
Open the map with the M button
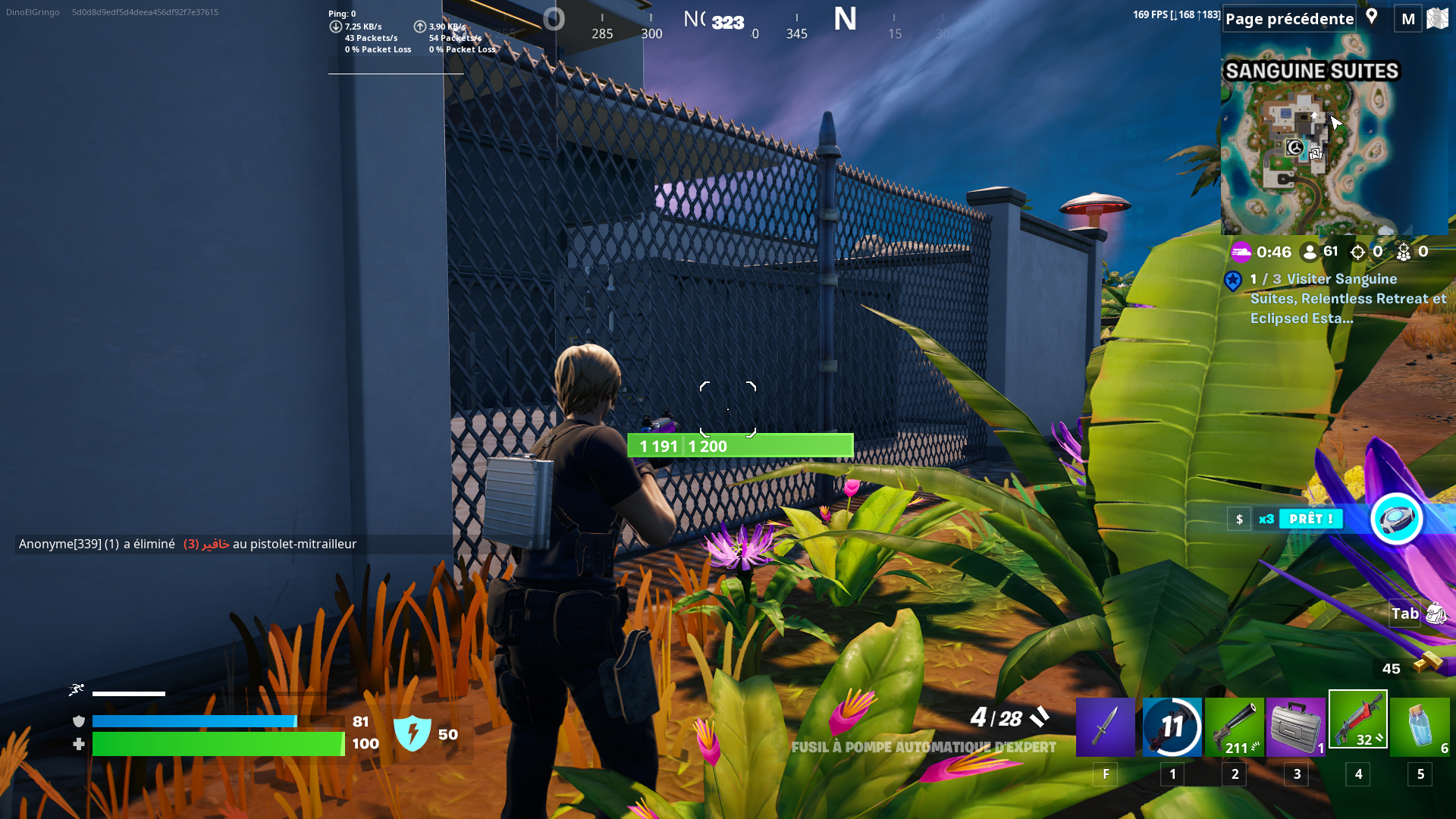tap(1407, 18)
